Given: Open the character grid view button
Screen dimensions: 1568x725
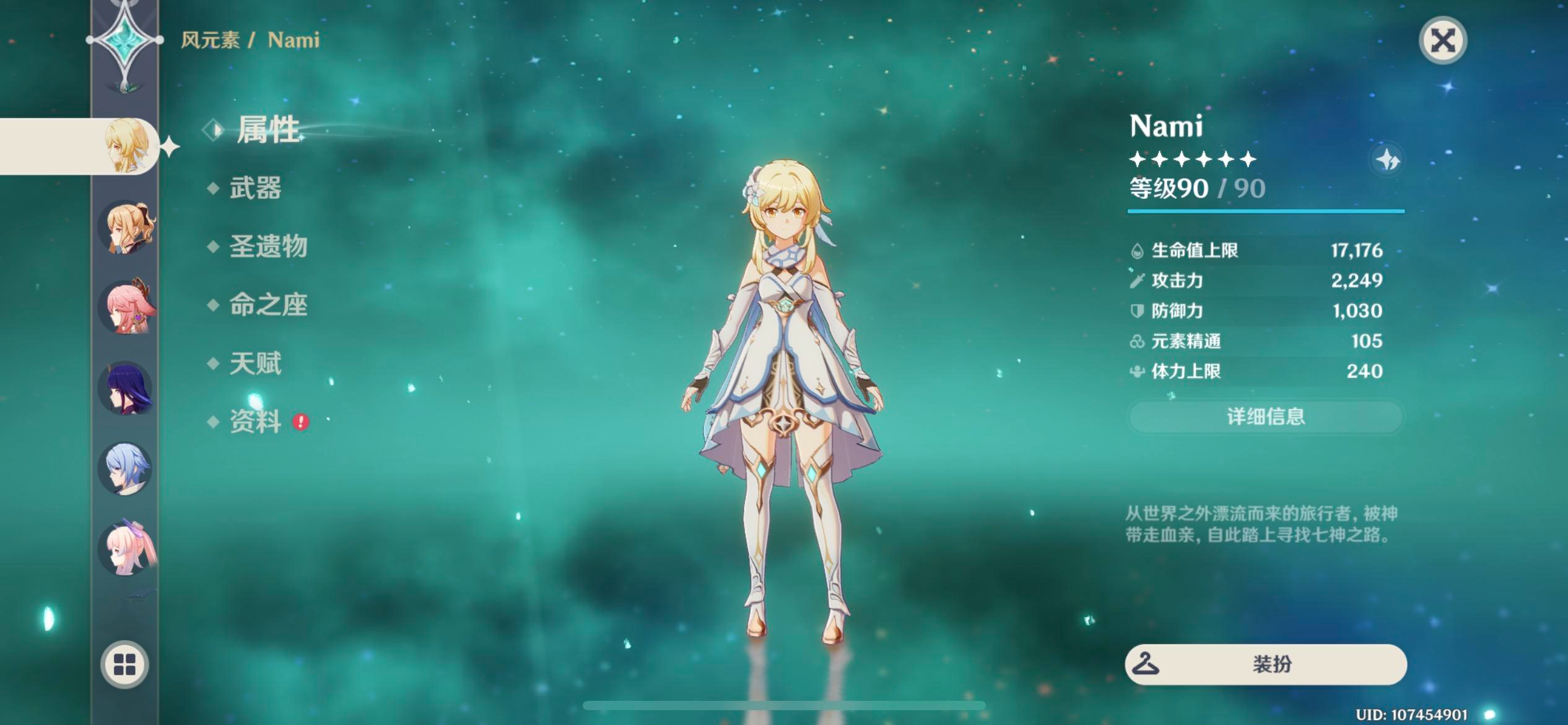Looking at the screenshot, I should coord(124,664).
